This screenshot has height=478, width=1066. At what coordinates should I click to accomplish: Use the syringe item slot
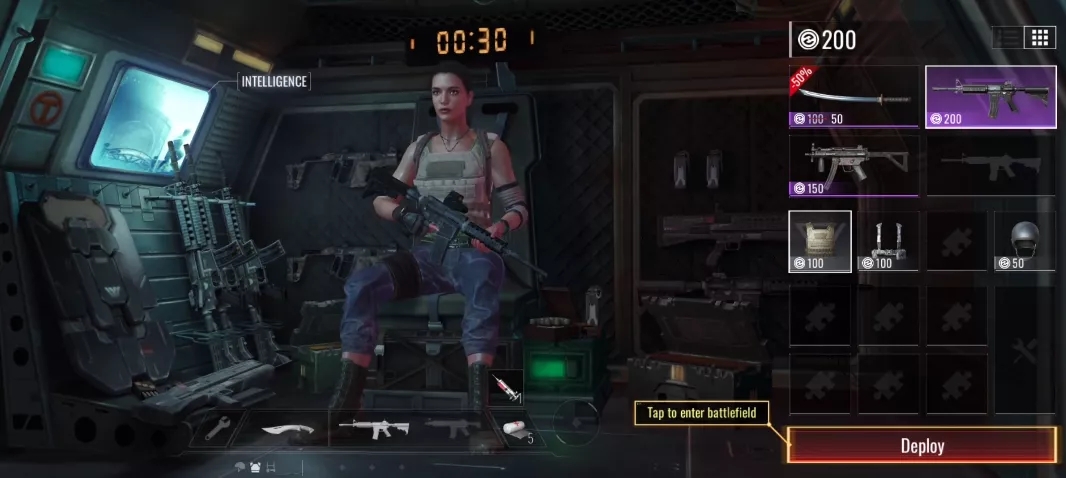[x=506, y=388]
